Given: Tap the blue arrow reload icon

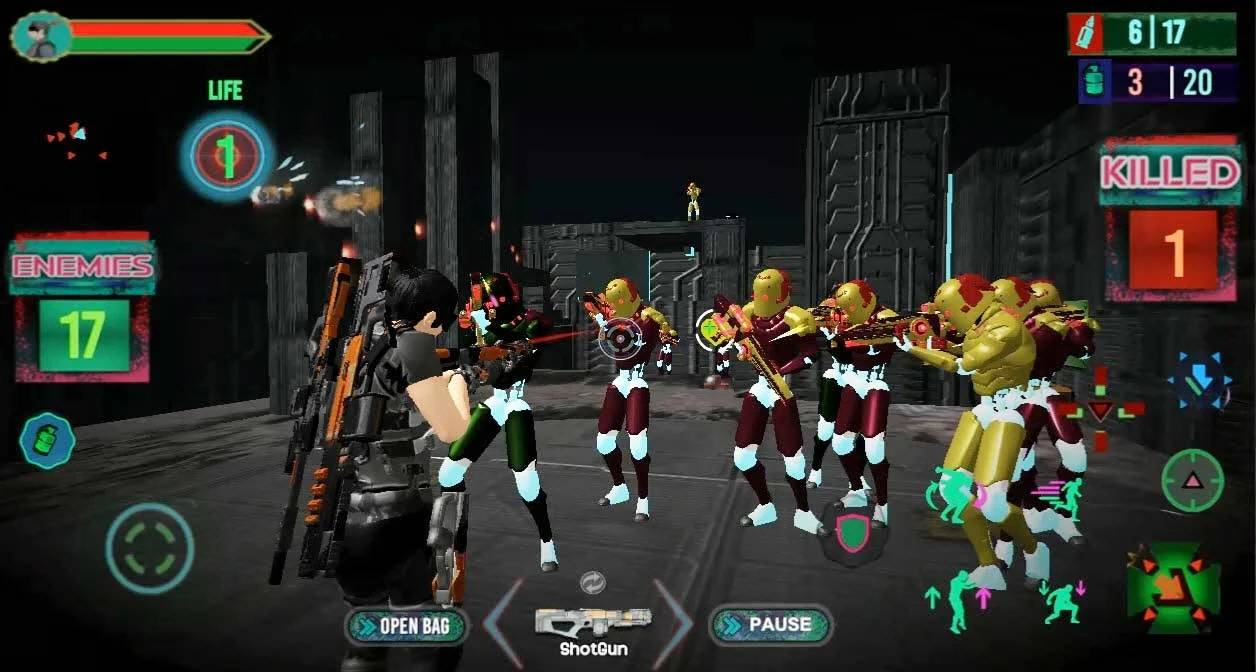Looking at the screenshot, I should coord(1200,380).
